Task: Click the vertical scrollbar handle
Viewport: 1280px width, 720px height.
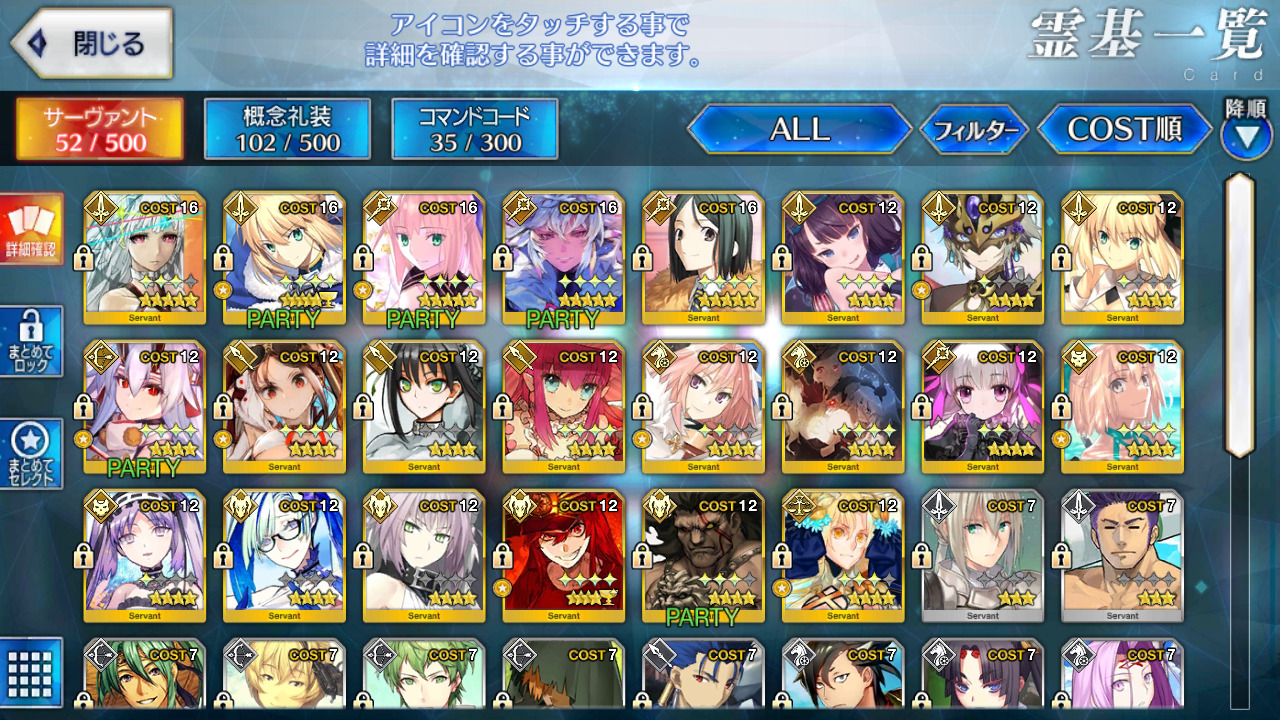Action: click(x=1240, y=315)
